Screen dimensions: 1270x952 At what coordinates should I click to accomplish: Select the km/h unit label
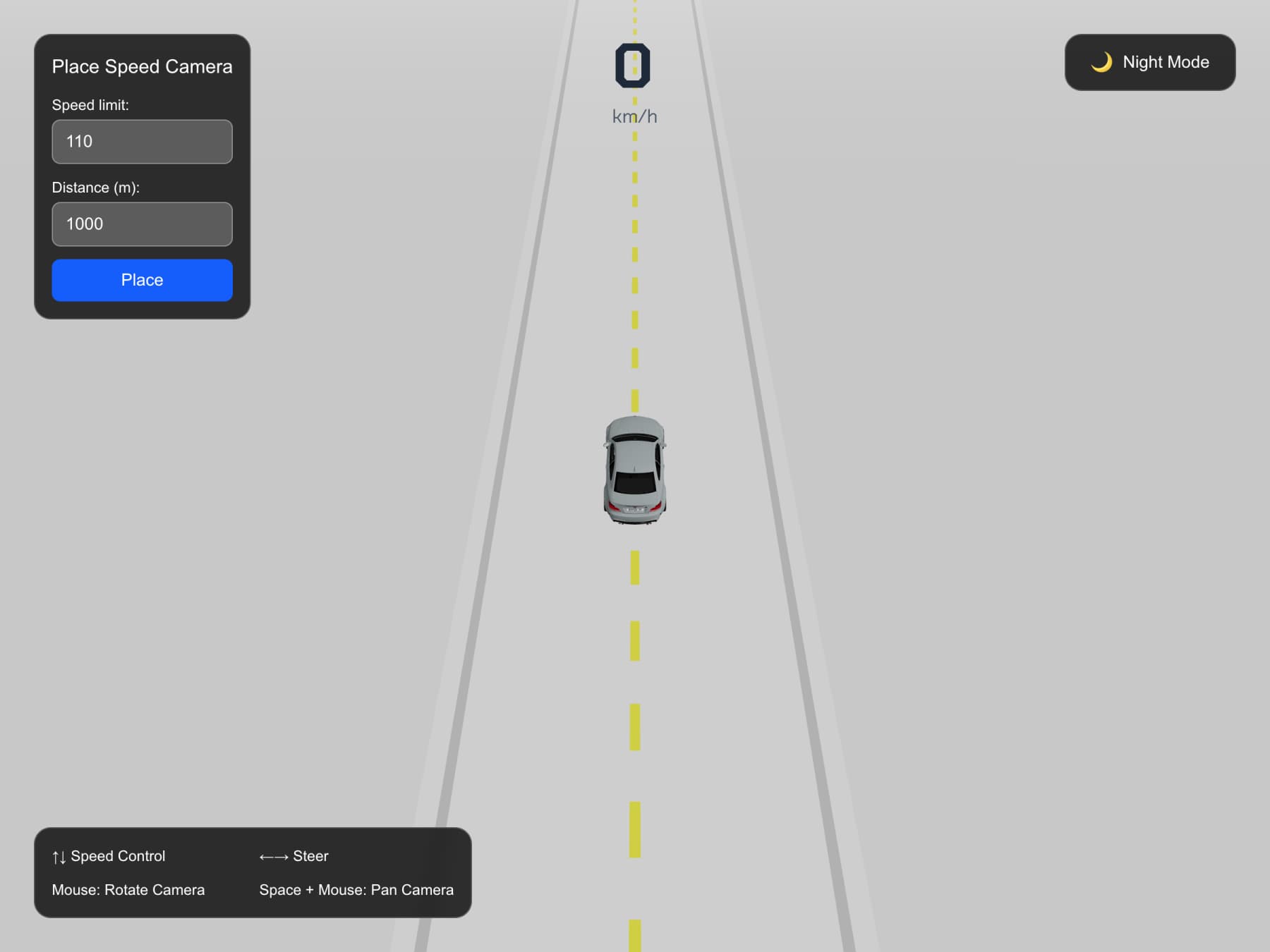pyautogui.click(x=634, y=115)
